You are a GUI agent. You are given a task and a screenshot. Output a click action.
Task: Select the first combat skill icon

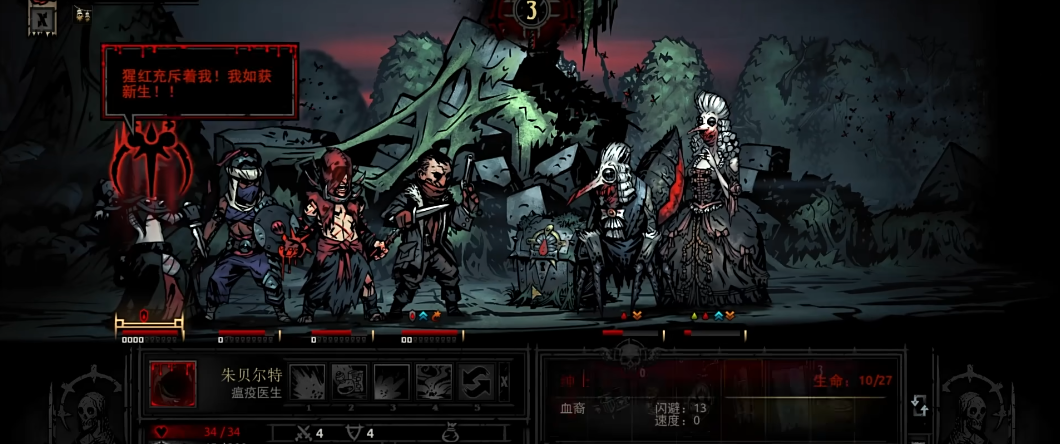click(x=308, y=381)
